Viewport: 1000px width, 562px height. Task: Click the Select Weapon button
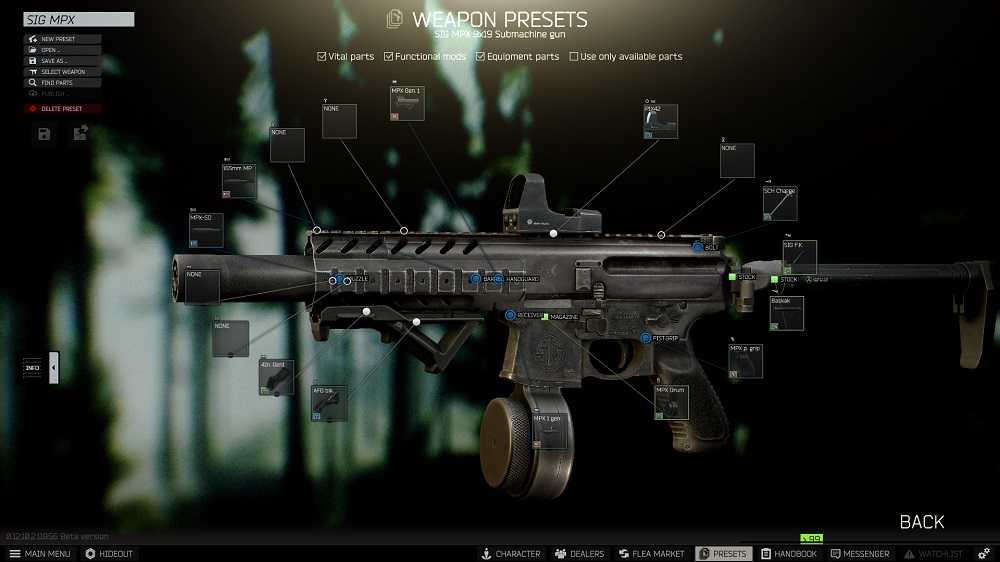pos(62,72)
